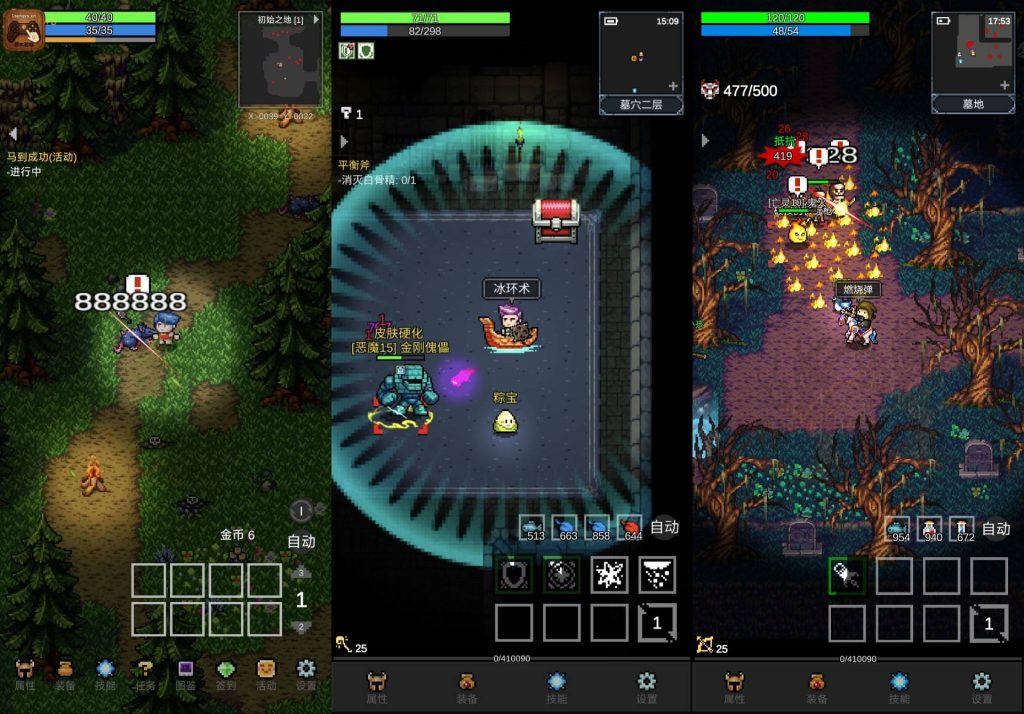
Task: Activate the white starburst skill
Action: coord(609,575)
